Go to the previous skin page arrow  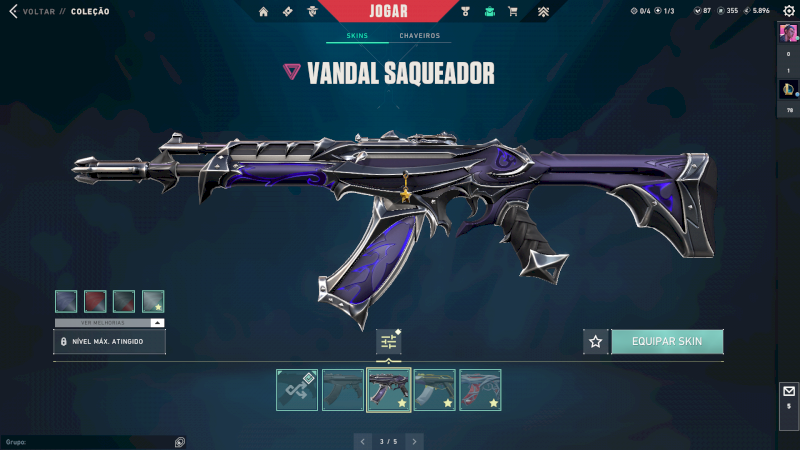[x=362, y=440]
